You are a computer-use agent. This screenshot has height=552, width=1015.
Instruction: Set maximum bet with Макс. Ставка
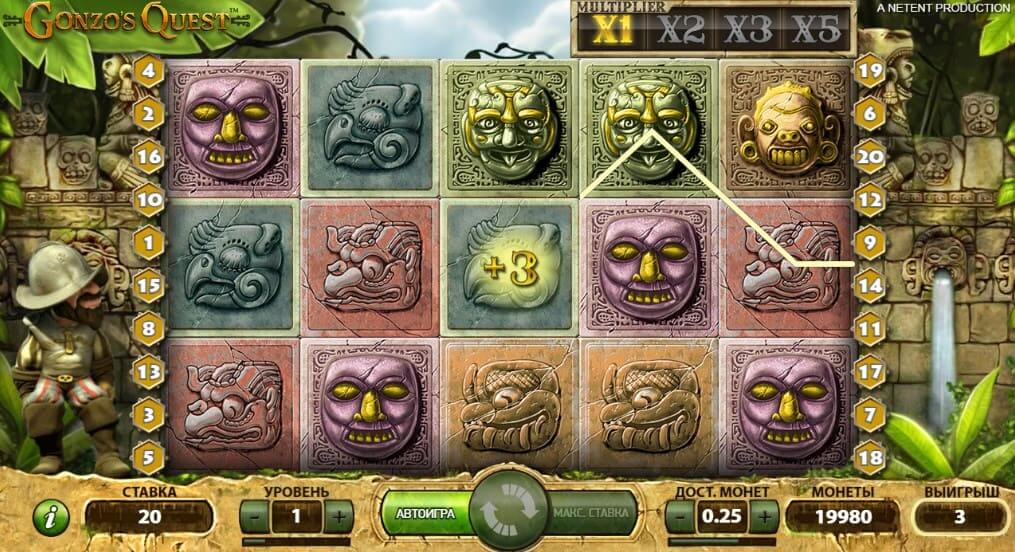tap(591, 514)
